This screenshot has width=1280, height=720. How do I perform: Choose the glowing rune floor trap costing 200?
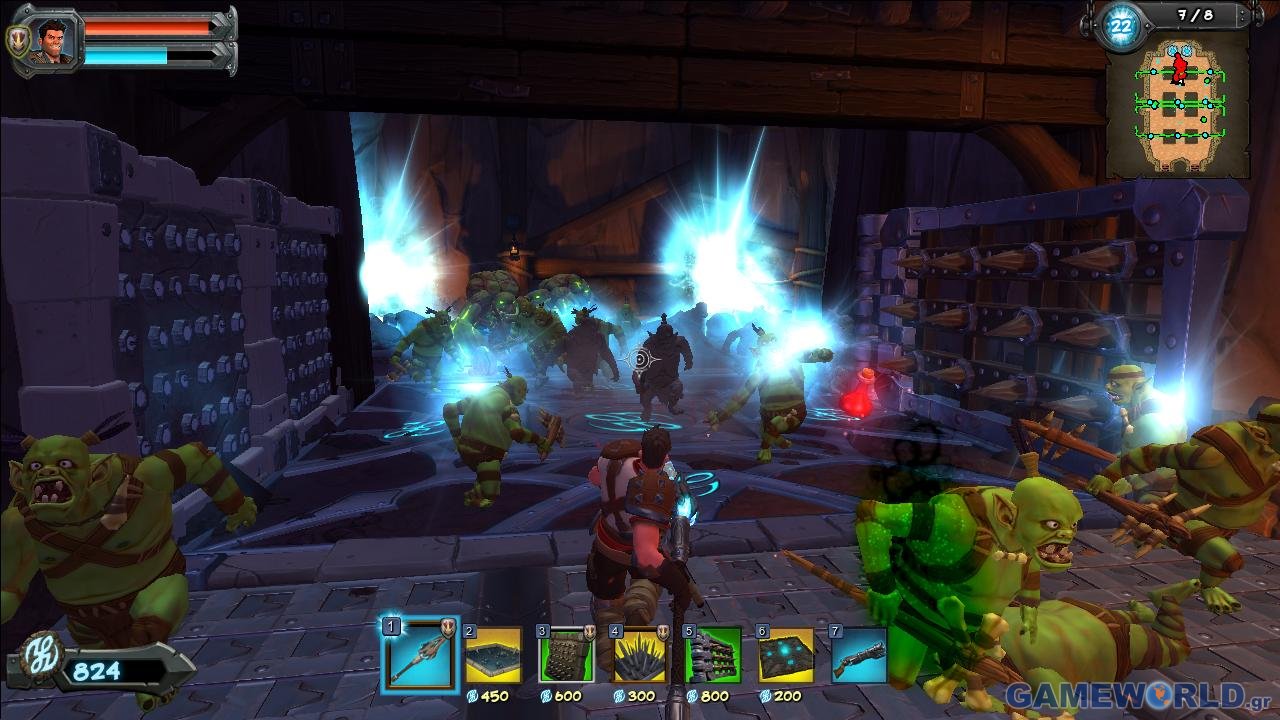[x=786, y=655]
